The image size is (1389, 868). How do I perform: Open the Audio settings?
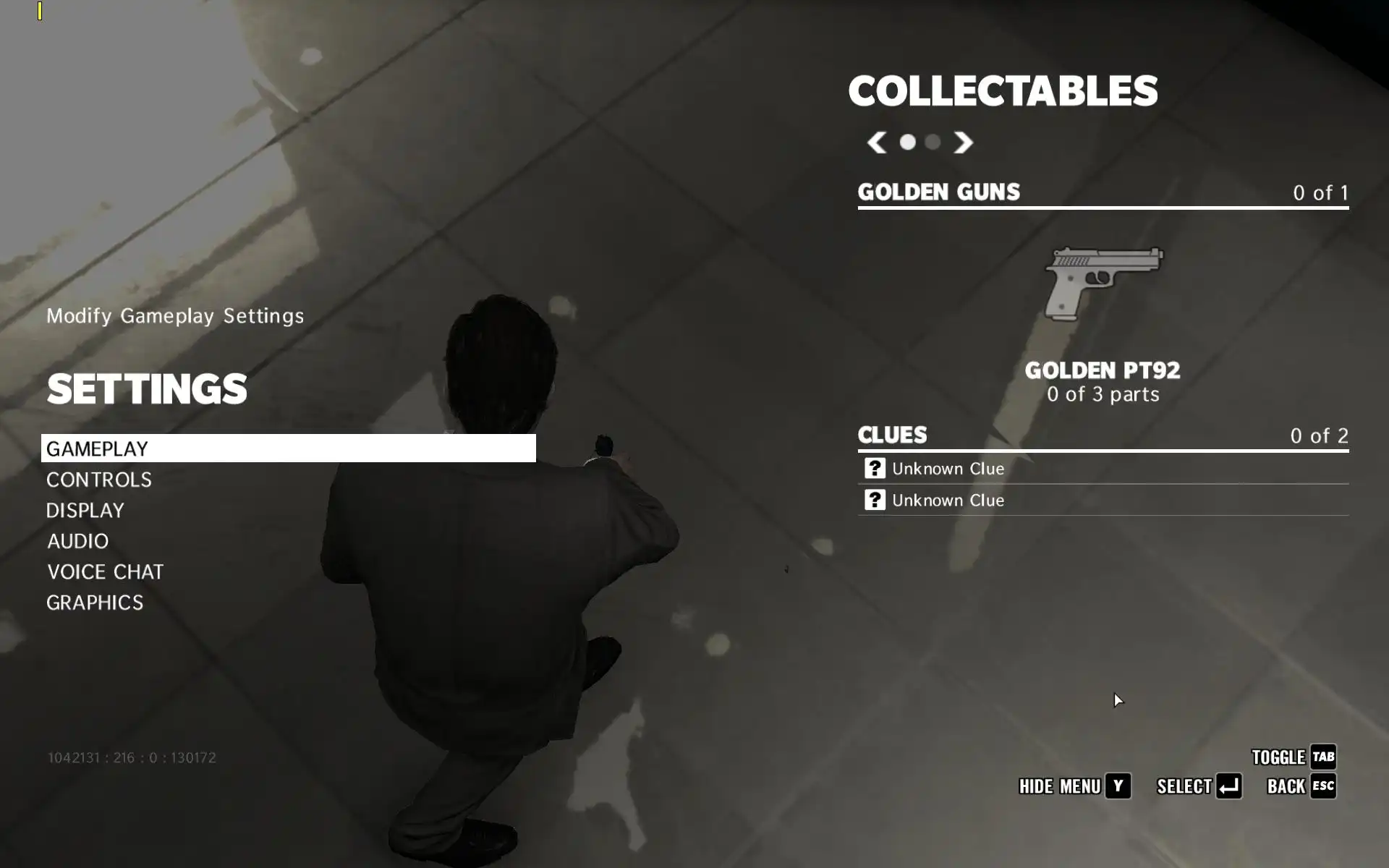point(78,541)
